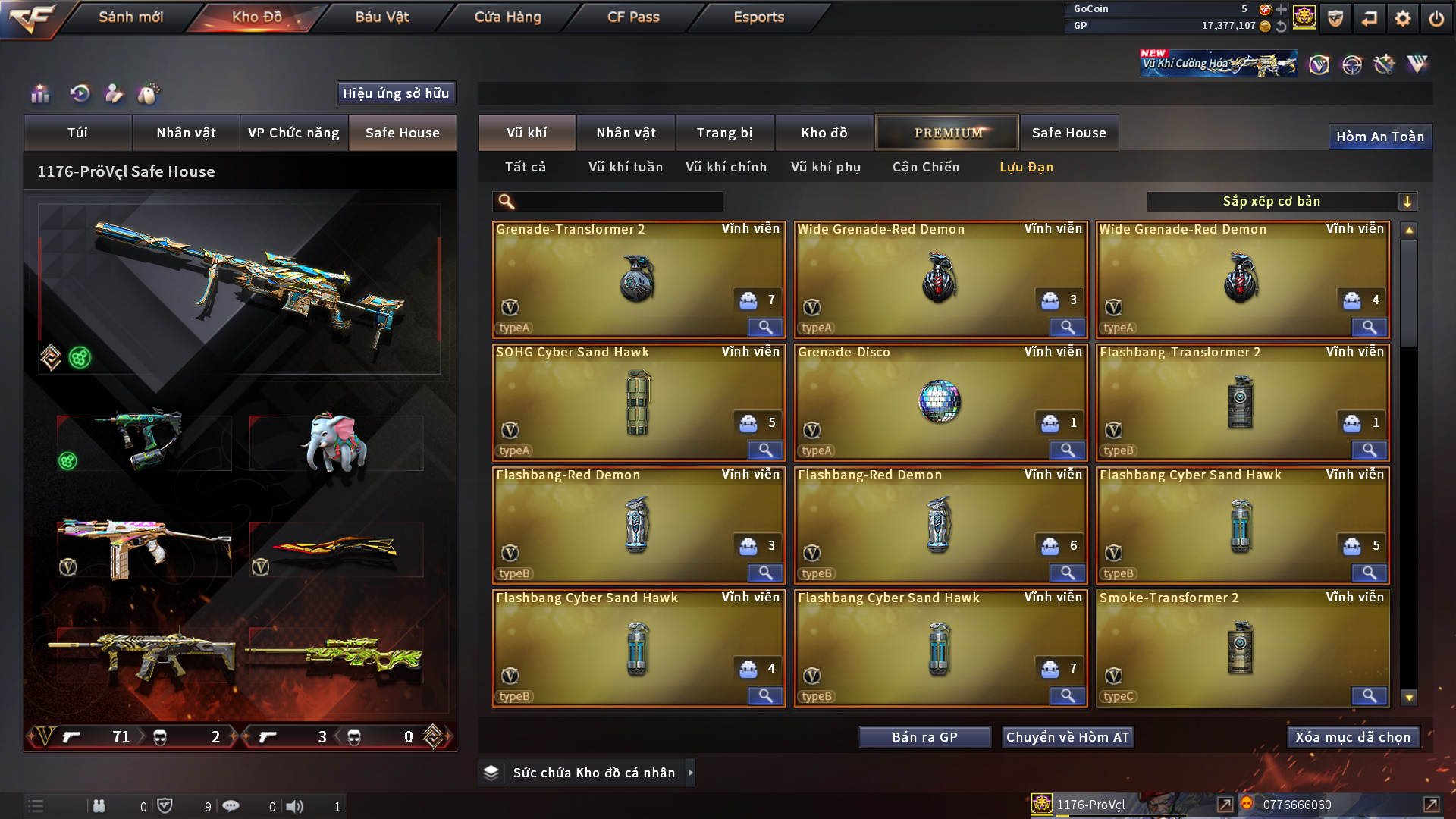The width and height of the screenshot is (1456, 819).
Task: Click the item search field
Action: pos(618,202)
